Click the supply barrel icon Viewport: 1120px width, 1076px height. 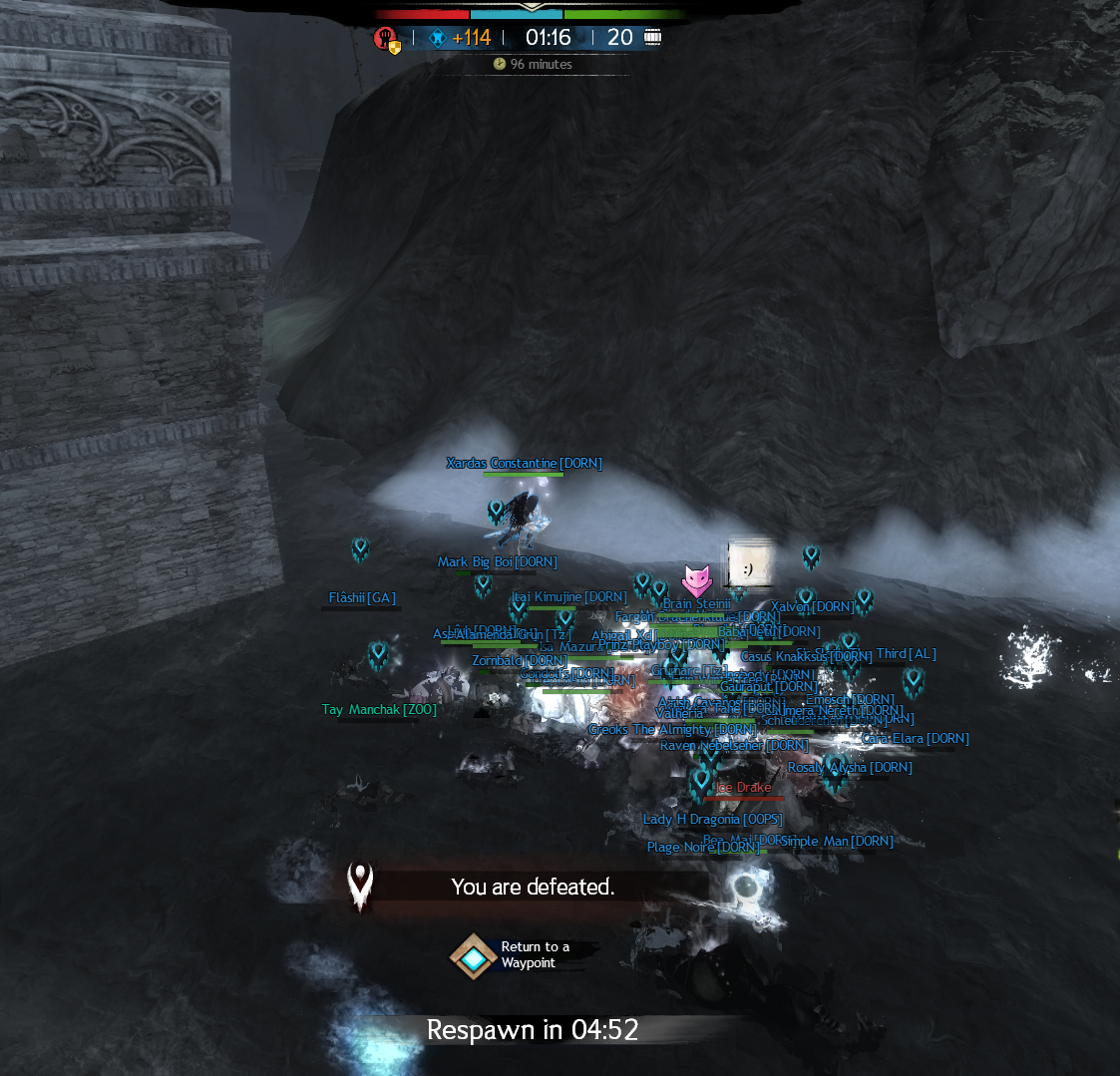pyautogui.click(x=653, y=38)
